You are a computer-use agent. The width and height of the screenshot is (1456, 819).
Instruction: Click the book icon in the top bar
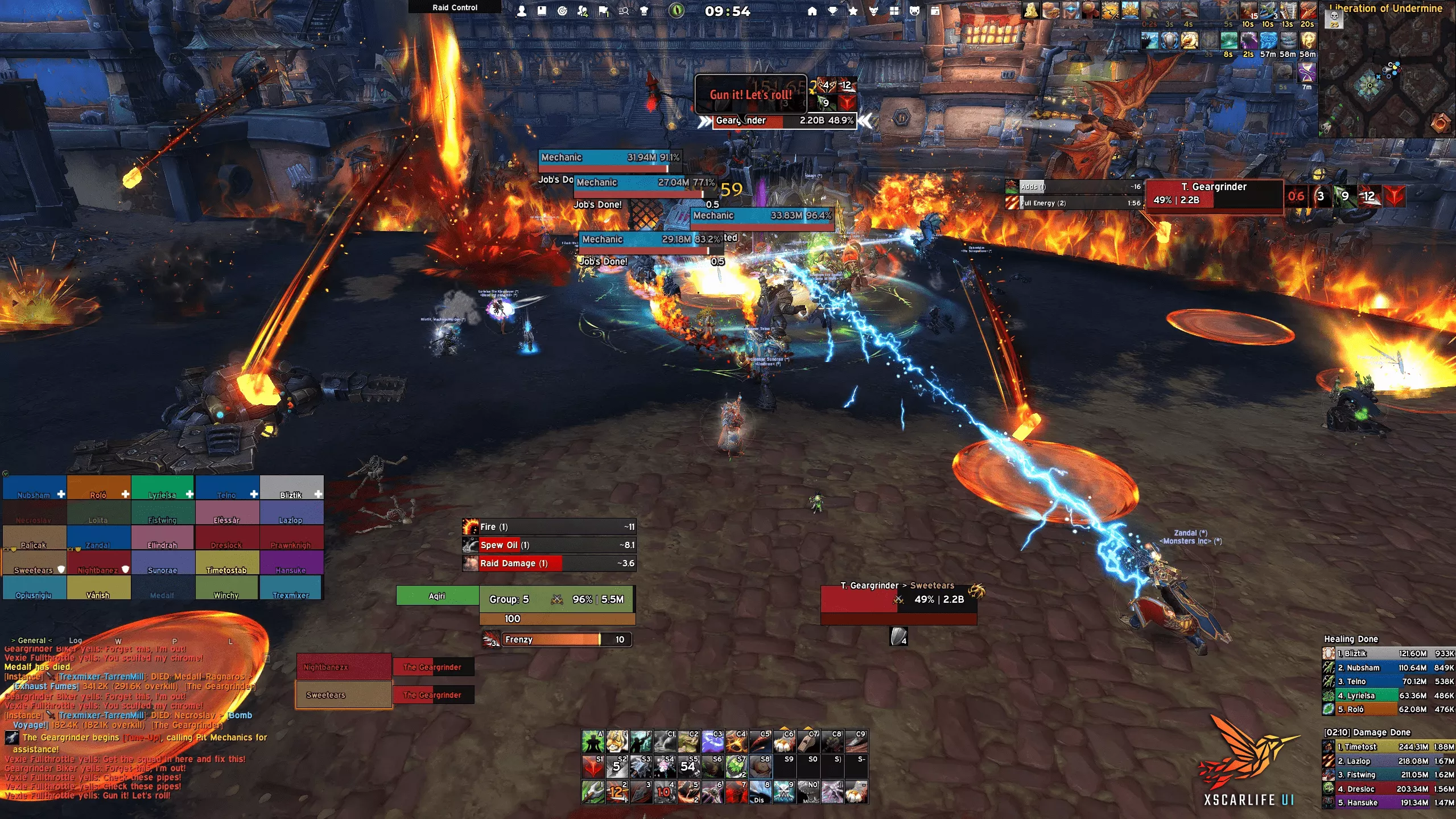[x=541, y=11]
